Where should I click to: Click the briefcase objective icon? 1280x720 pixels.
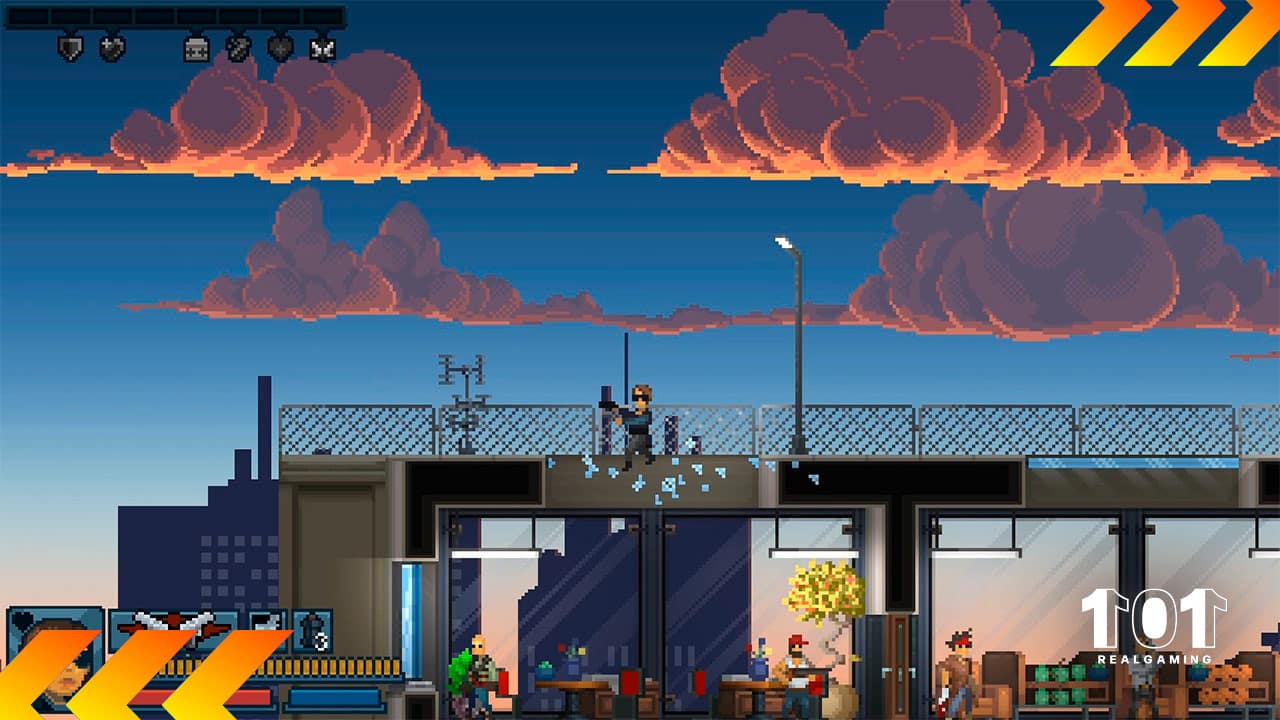[196, 47]
